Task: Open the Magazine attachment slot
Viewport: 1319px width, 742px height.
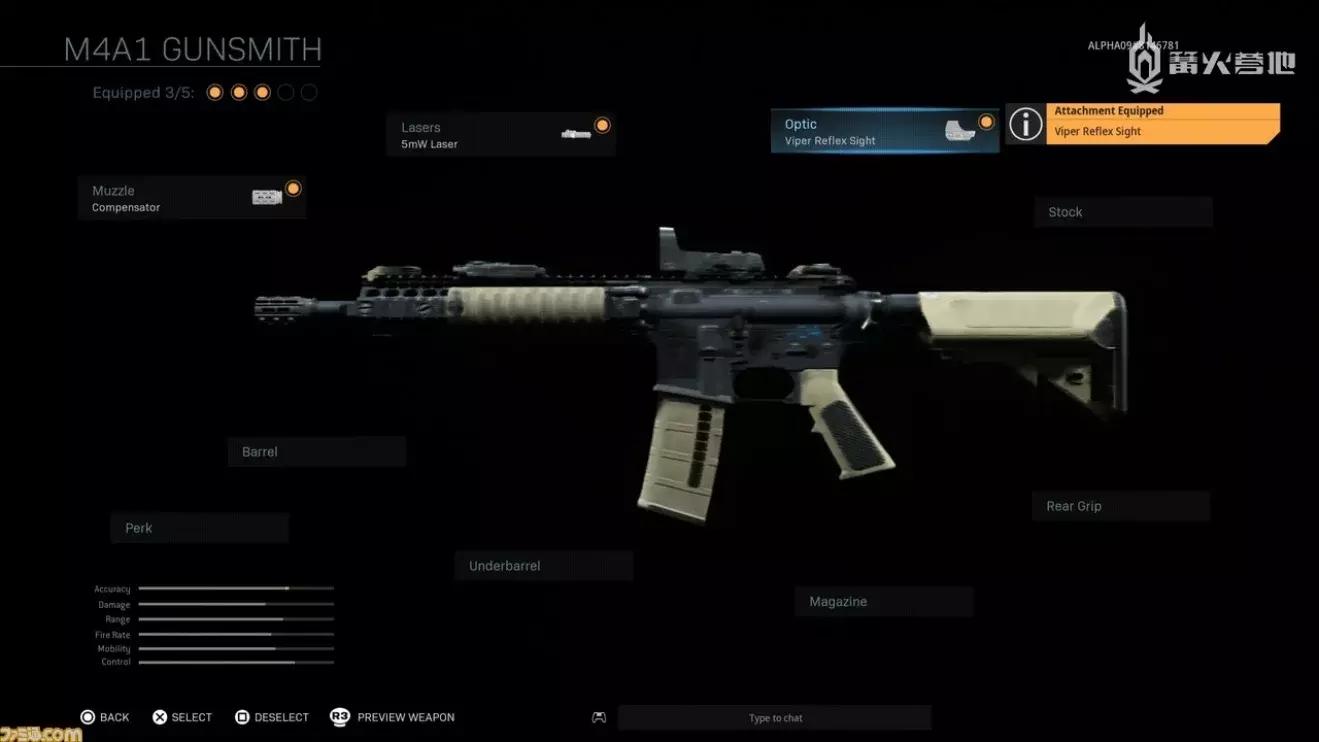Action: coord(883,602)
